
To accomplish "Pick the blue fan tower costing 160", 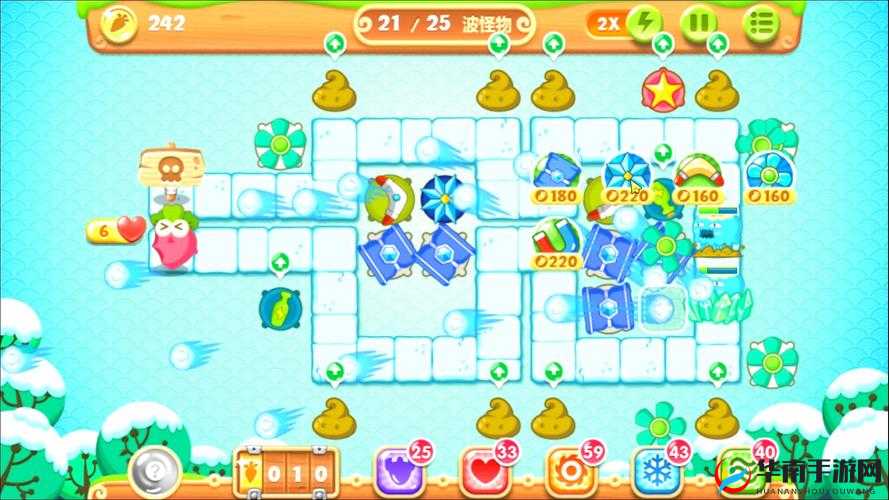I will click(x=769, y=174).
